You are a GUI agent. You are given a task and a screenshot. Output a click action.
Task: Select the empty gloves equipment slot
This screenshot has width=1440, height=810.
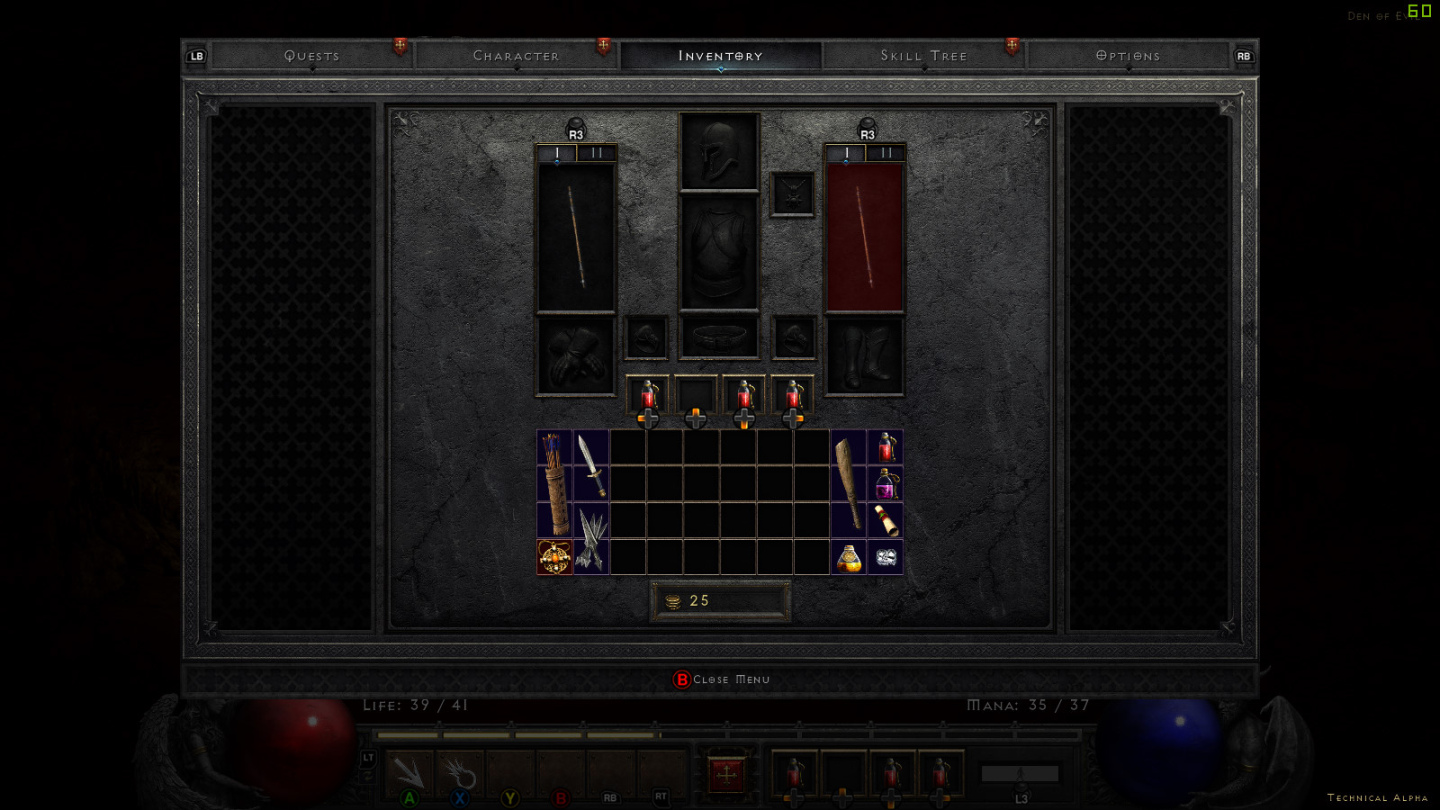(575, 355)
